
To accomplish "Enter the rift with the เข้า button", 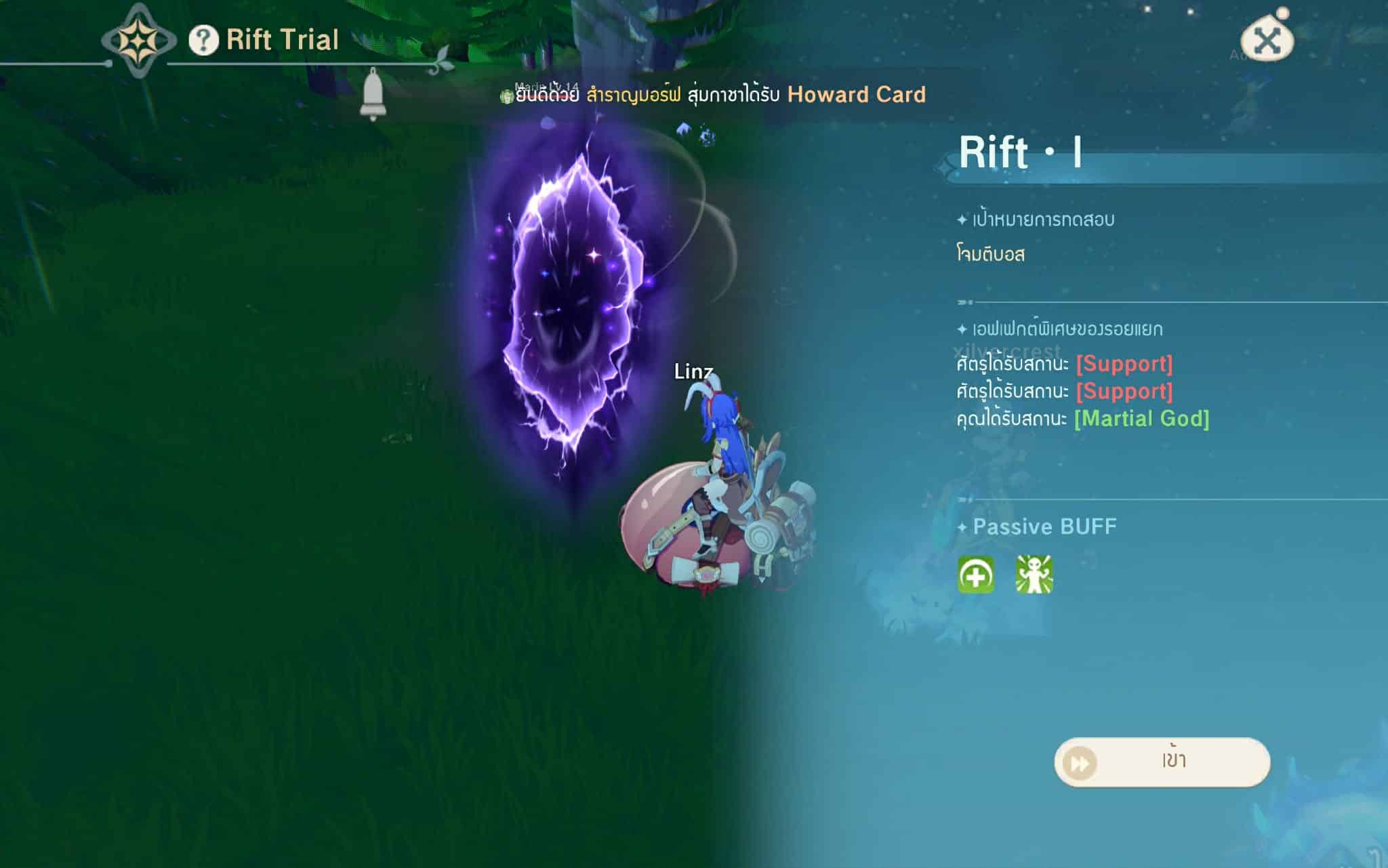I will [1162, 762].
